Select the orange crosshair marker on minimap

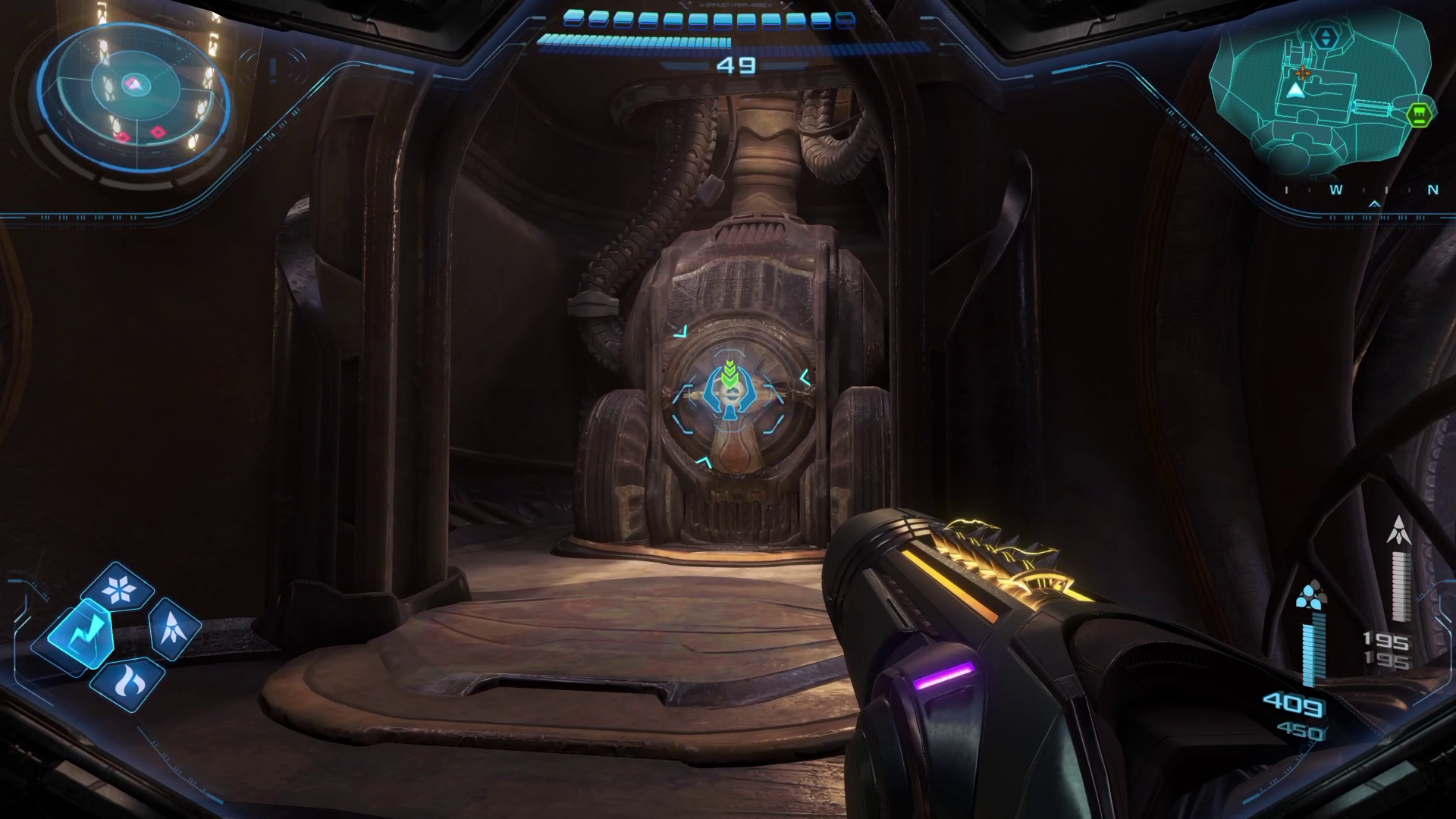(x=1303, y=74)
